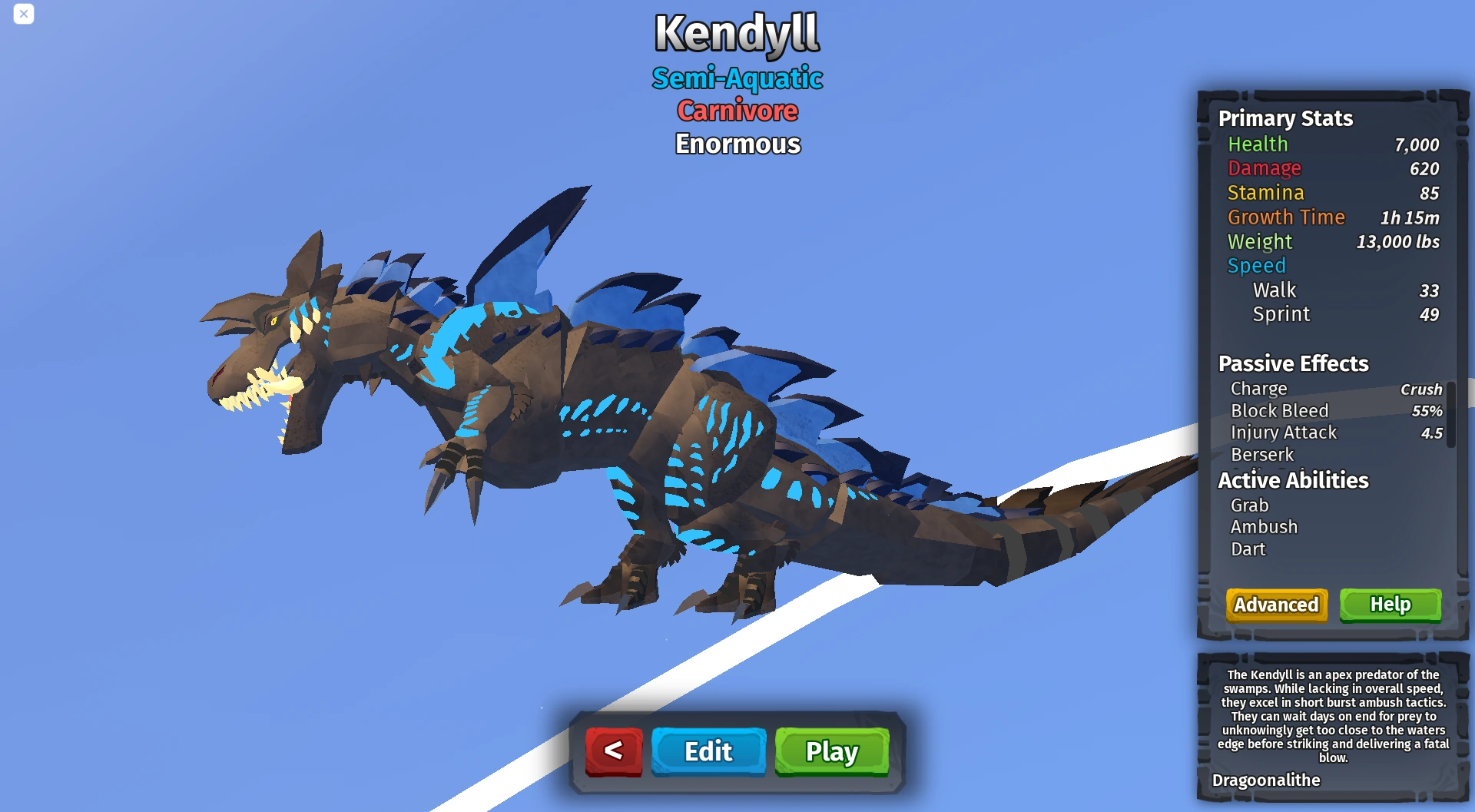The image size is (1475, 812).
Task: Select the Charge passive effect
Action: 1259,389
